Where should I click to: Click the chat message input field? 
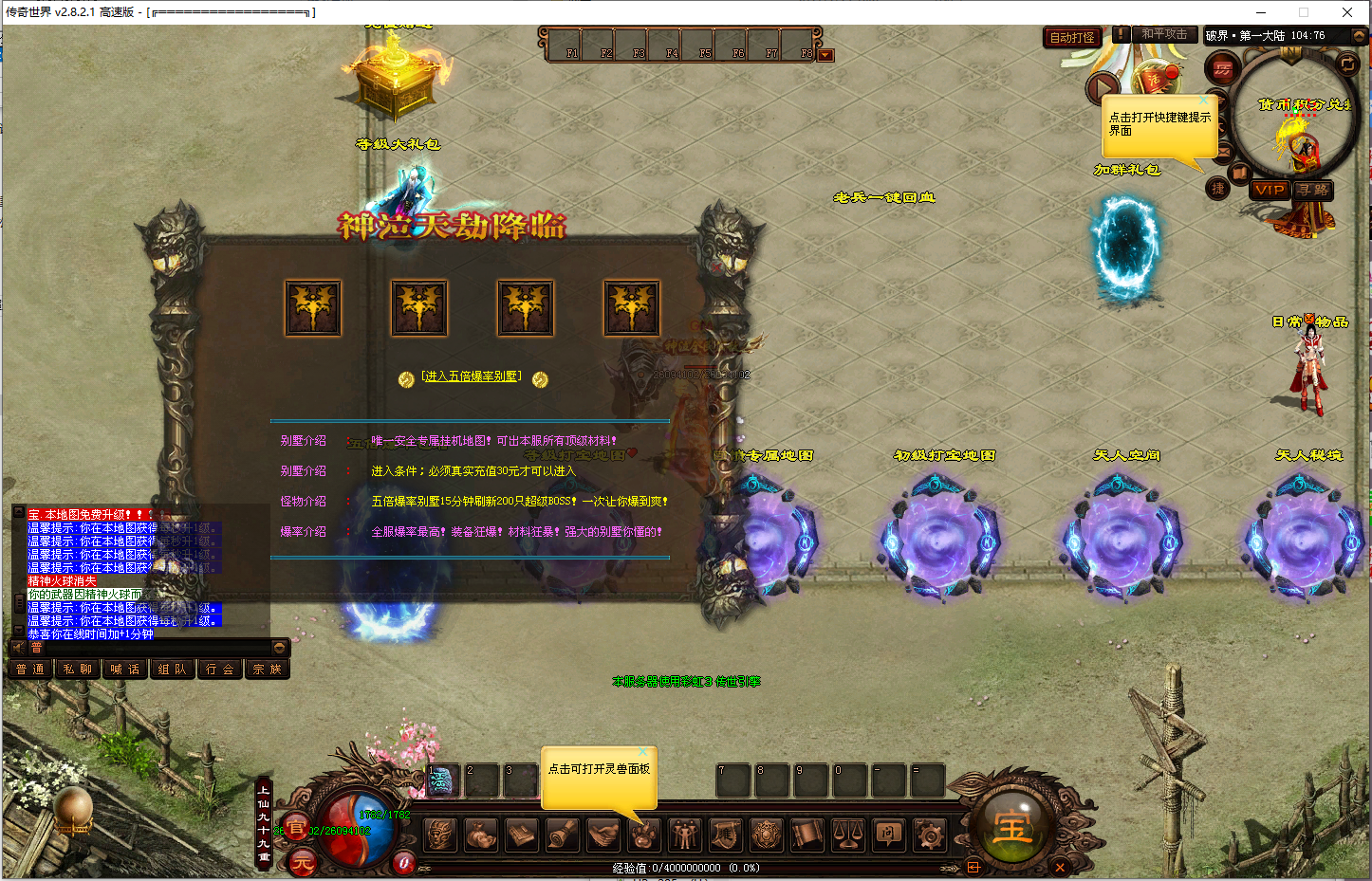[x=152, y=648]
